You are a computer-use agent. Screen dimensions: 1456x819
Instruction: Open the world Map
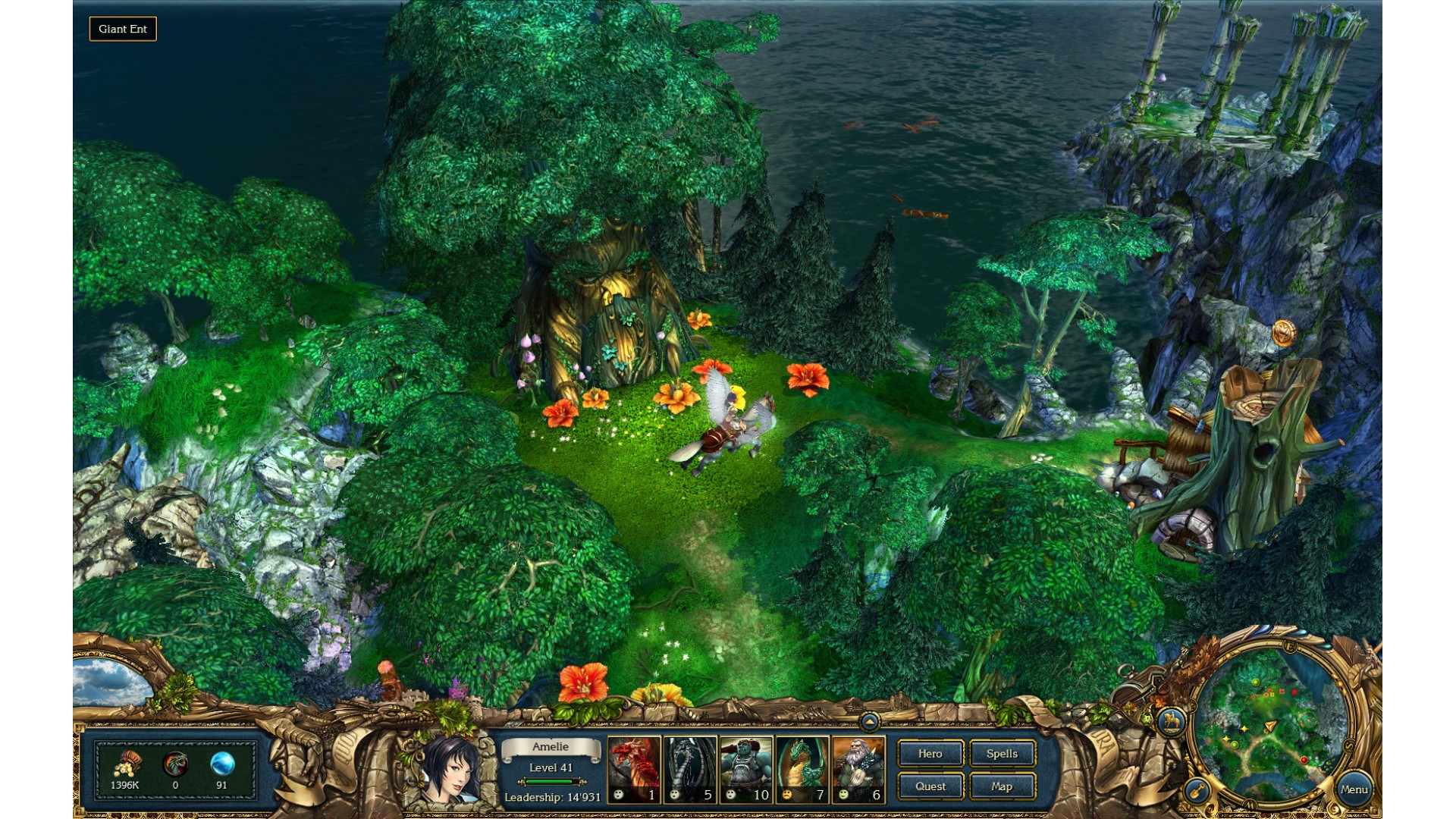click(x=1002, y=786)
